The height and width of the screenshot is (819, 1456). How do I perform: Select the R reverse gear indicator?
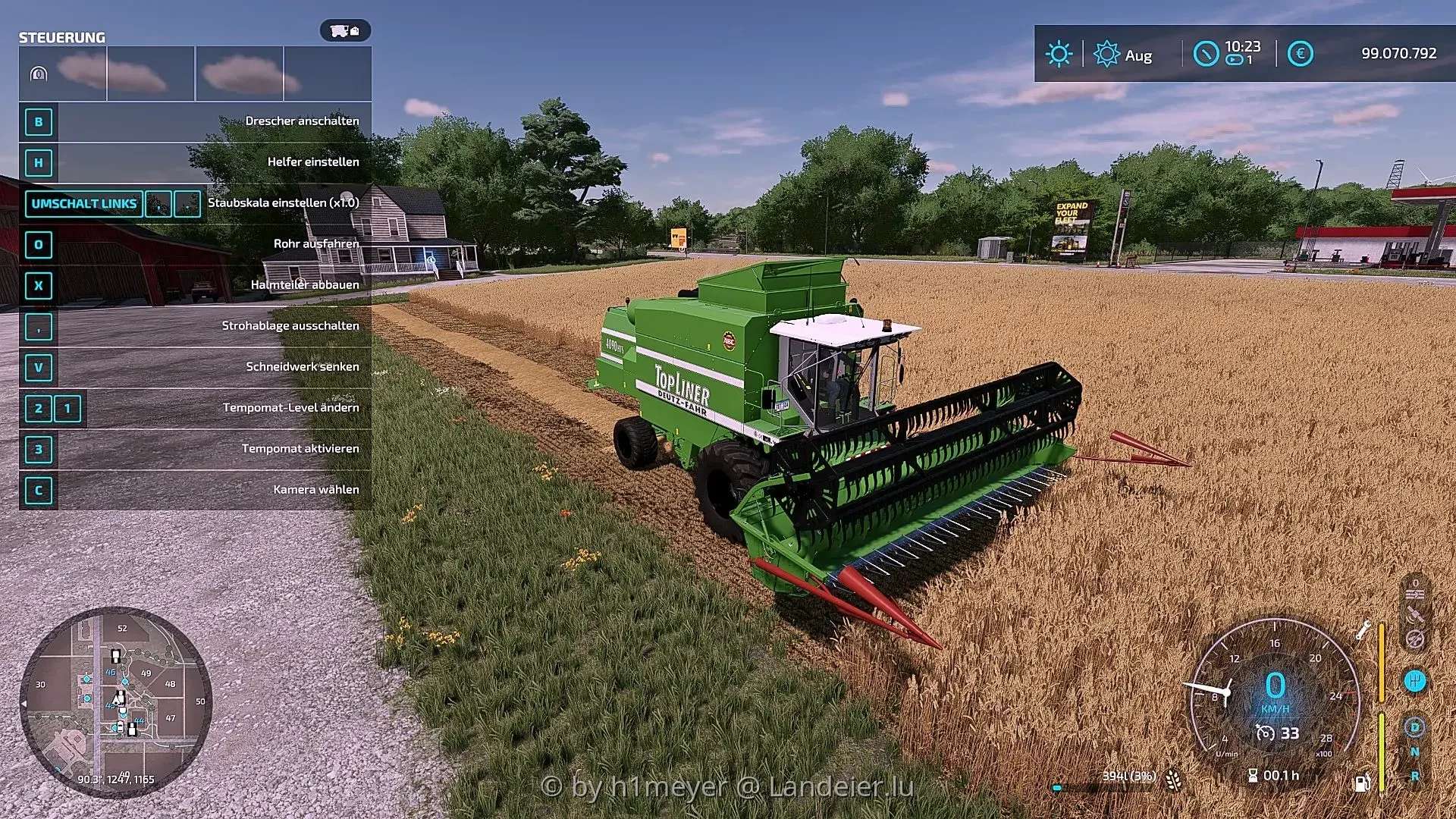(x=1414, y=776)
